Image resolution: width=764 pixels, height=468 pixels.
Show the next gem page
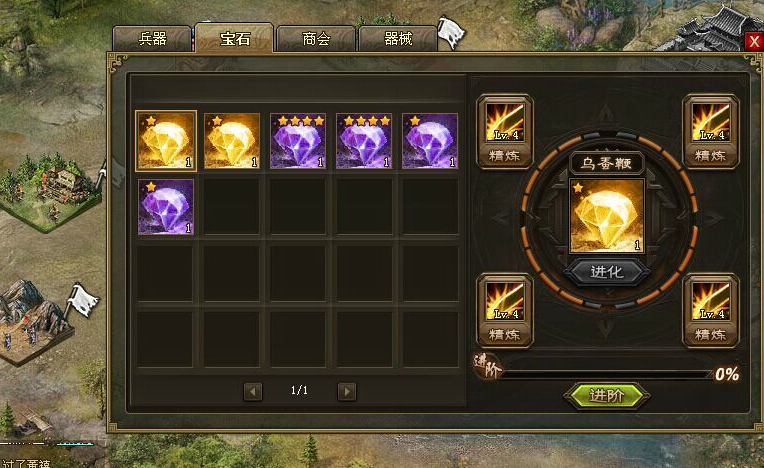(346, 391)
